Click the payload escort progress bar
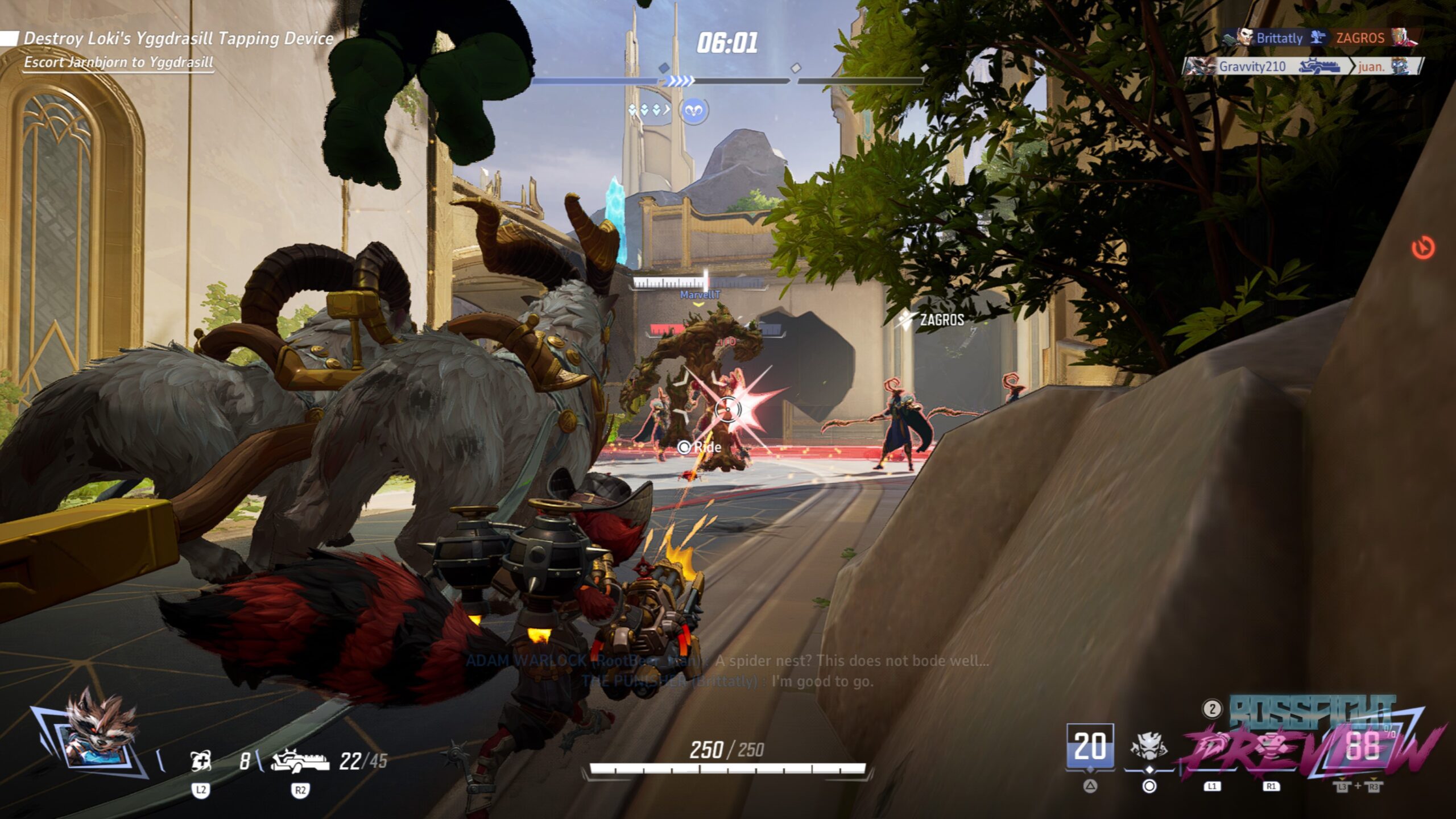 [x=728, y=81]
